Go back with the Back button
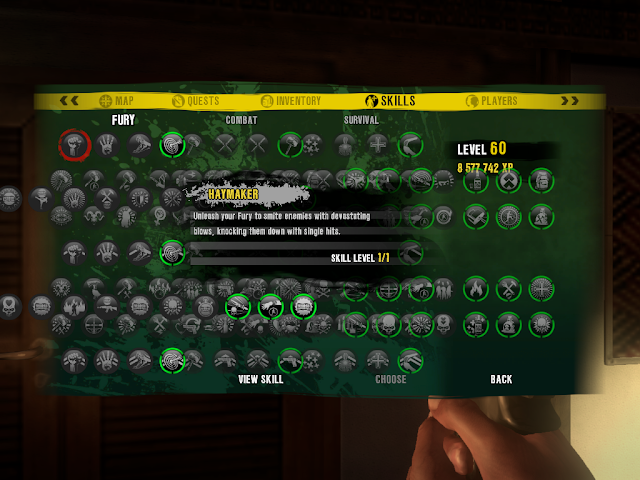Screen dimensions: 640x480 [x=501, y=379]
